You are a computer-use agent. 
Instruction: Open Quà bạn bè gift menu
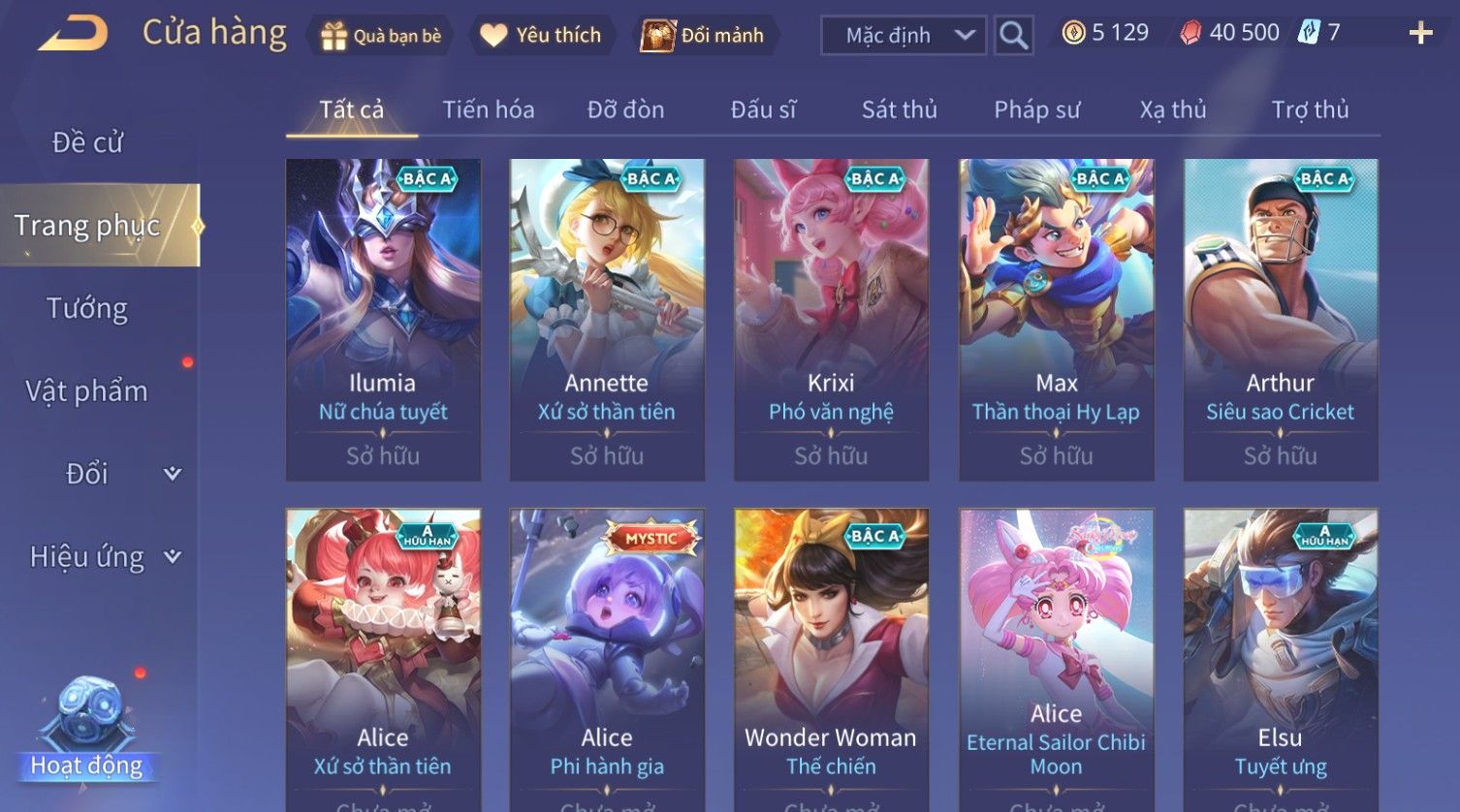pos(381,36)
